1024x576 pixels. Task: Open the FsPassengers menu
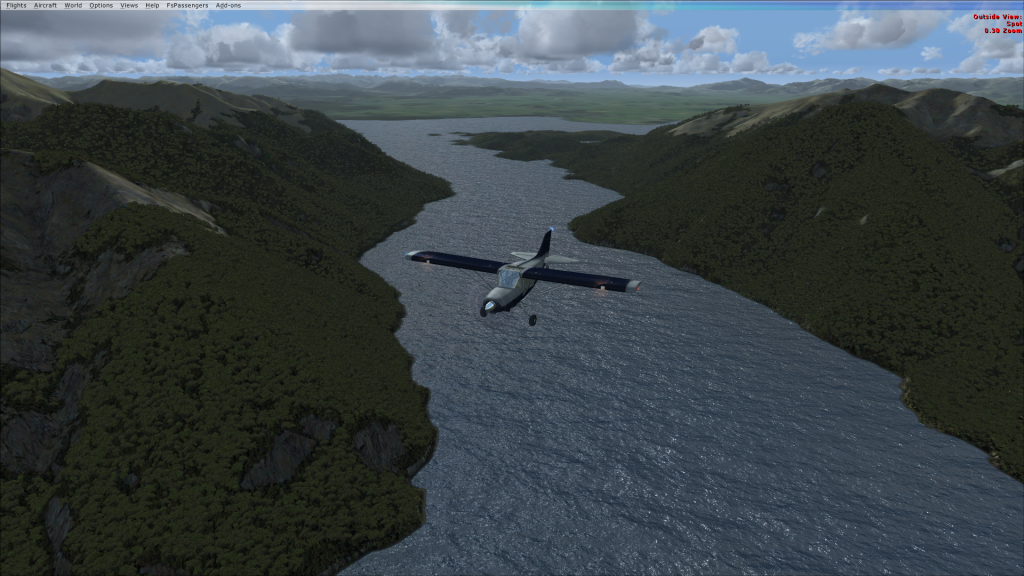click(185, 5)
